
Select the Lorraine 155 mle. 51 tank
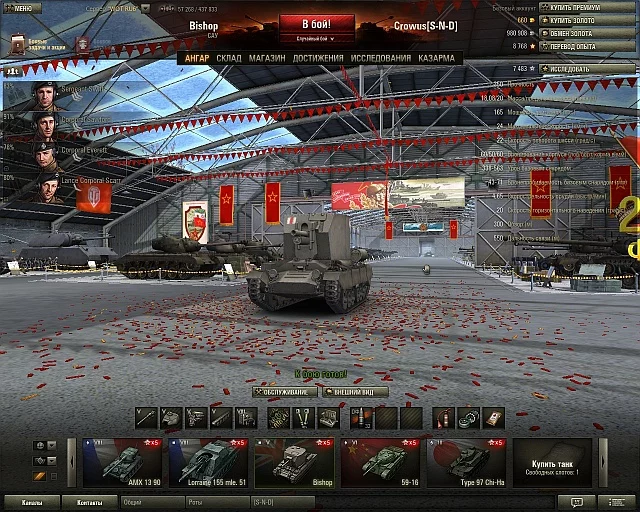tap(208, 463)
